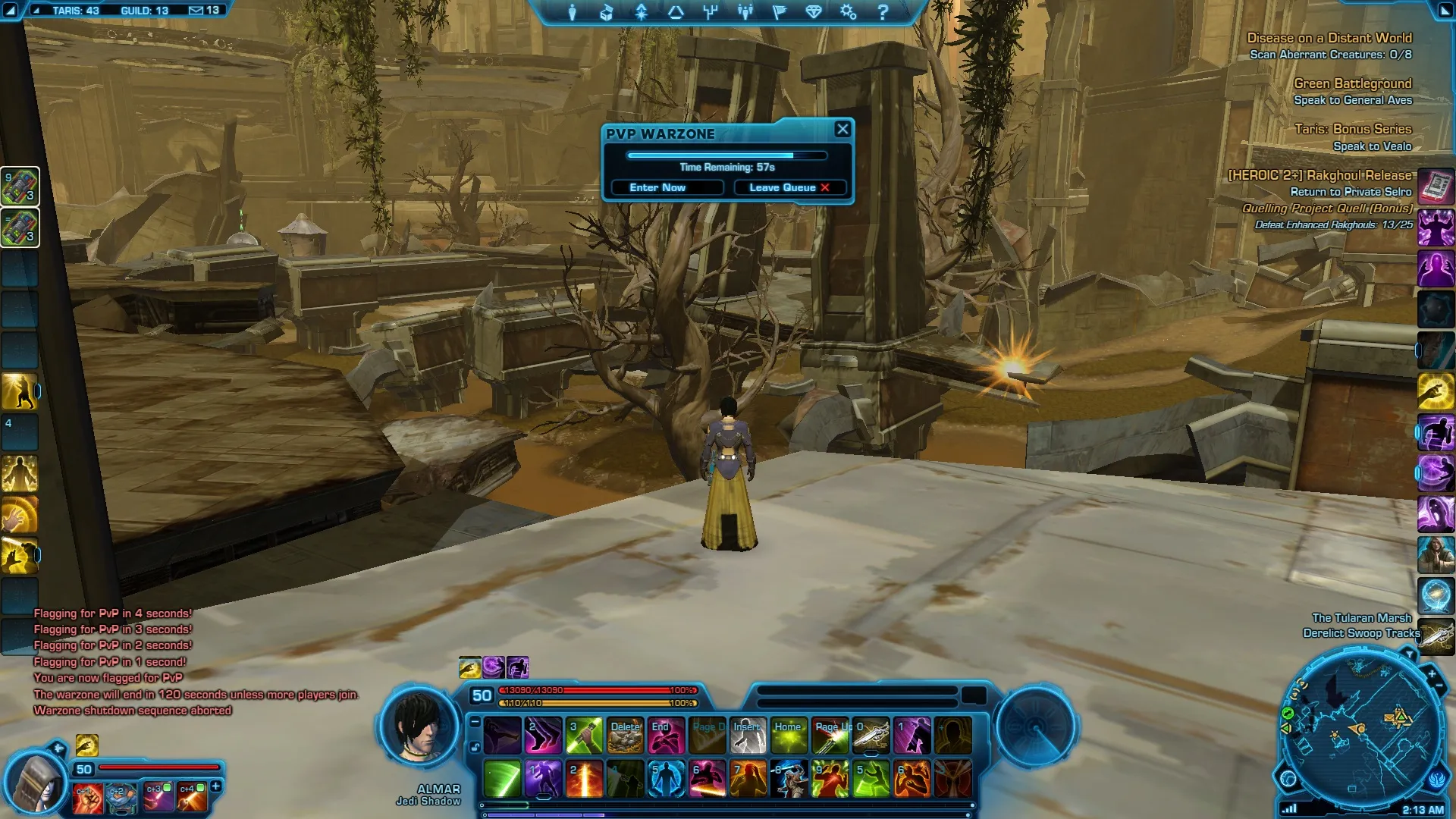Open the minimap filter funnel
Viewport: 1456px width, 819px height.
coord(1409,654)
